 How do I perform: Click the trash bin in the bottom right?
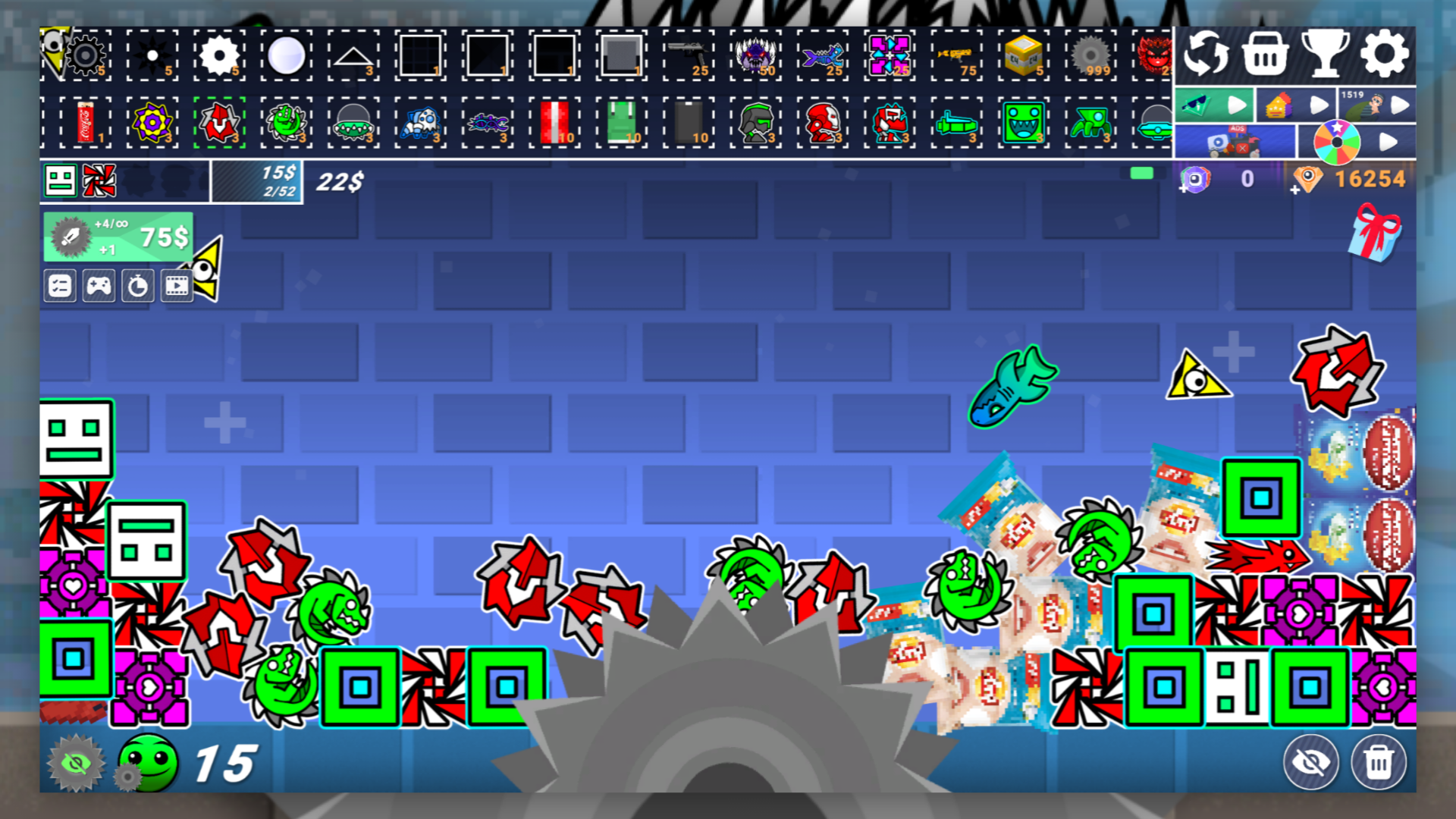coord(1379,763)
